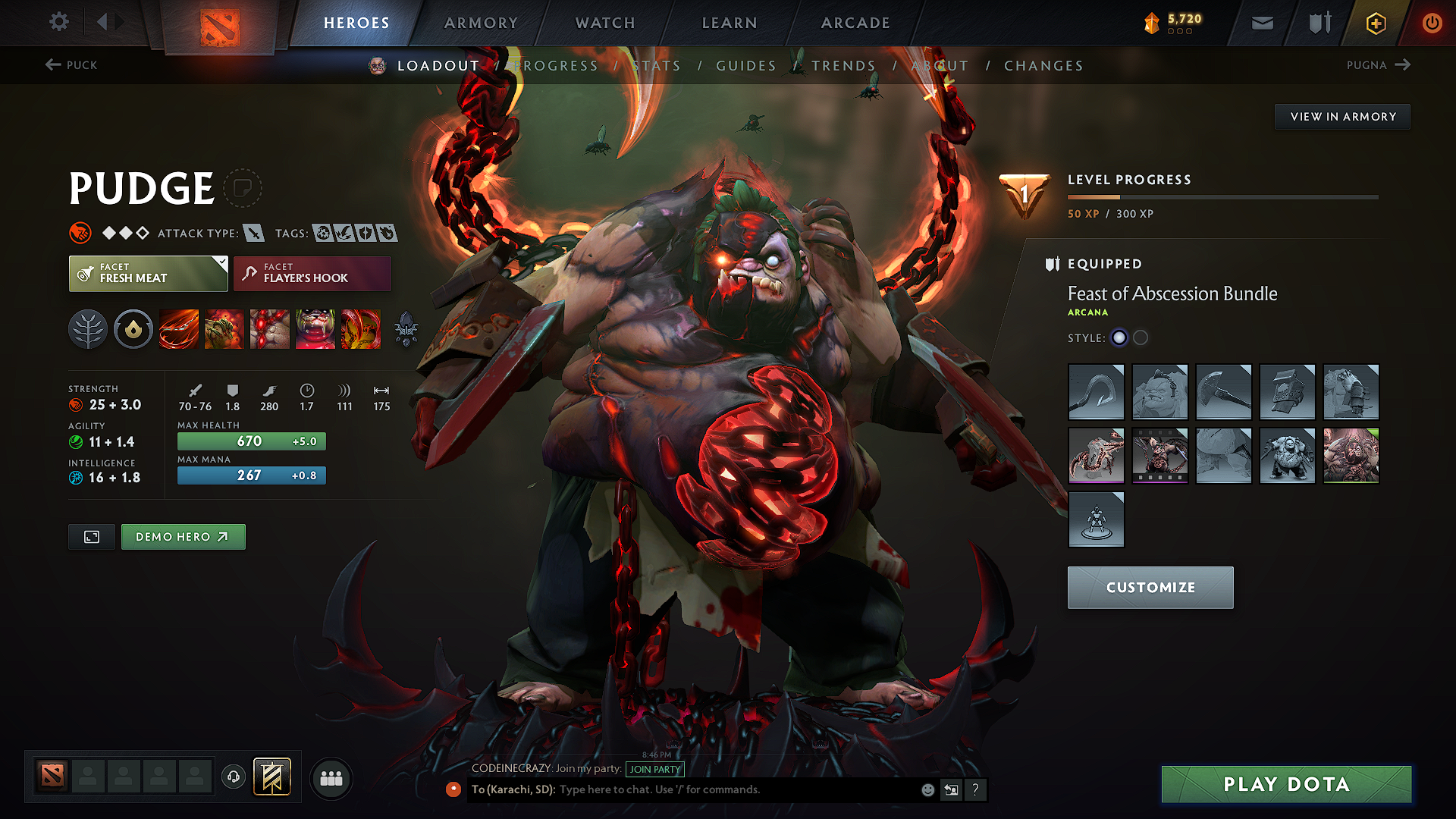Open the voice chat headset icon
This screenshot has height=819, width=1456.
coord(233,777)
